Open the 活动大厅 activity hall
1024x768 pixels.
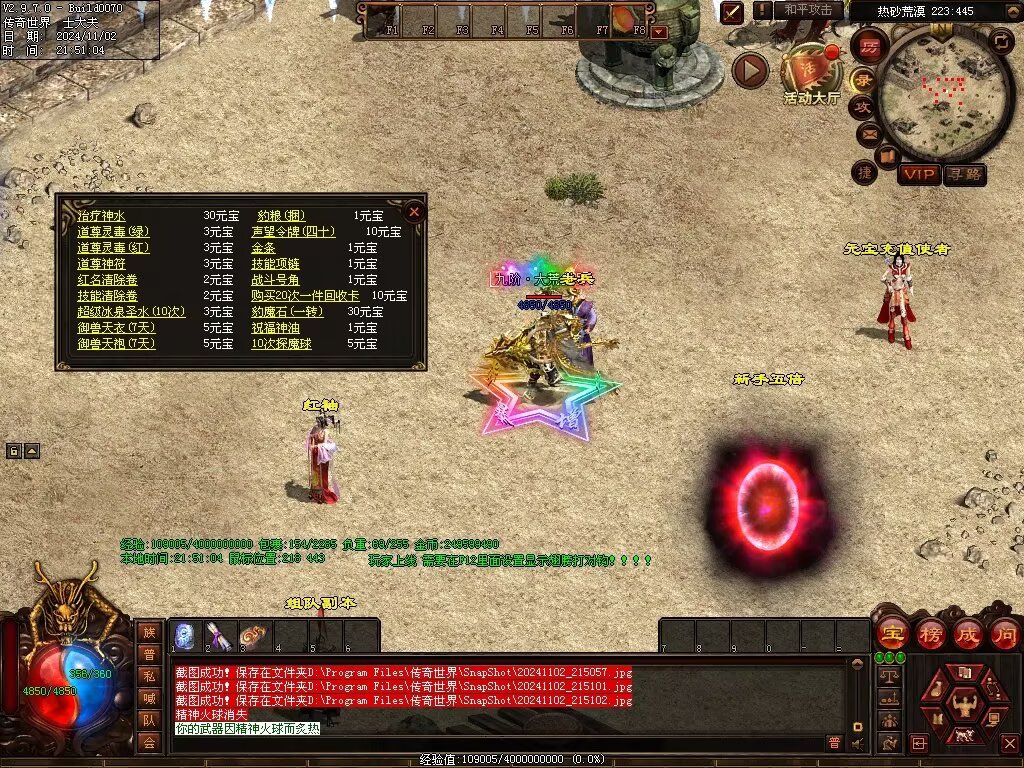810,75
